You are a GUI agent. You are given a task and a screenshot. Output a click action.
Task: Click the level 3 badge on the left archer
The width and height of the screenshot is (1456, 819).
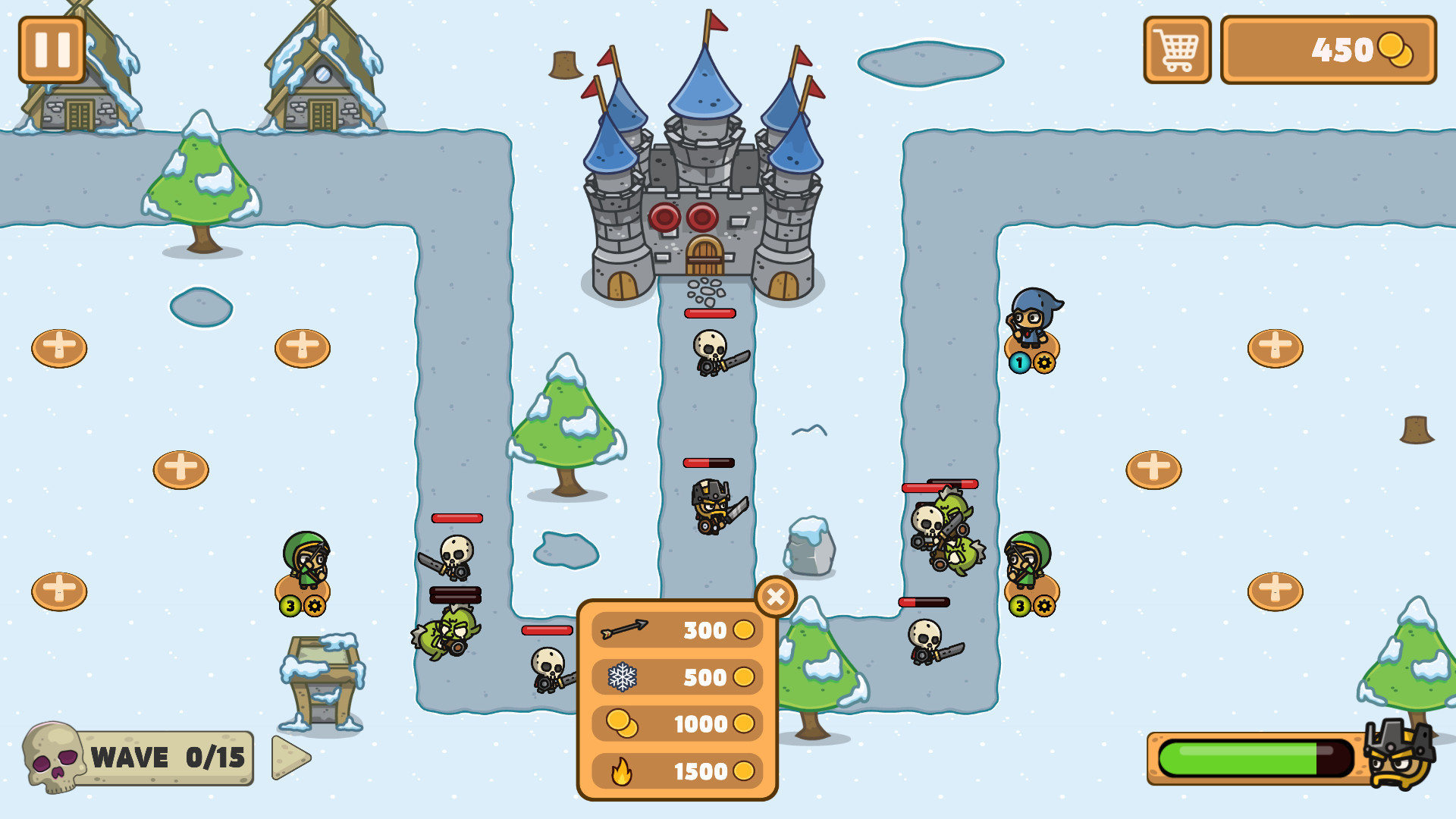coord(290,605)
